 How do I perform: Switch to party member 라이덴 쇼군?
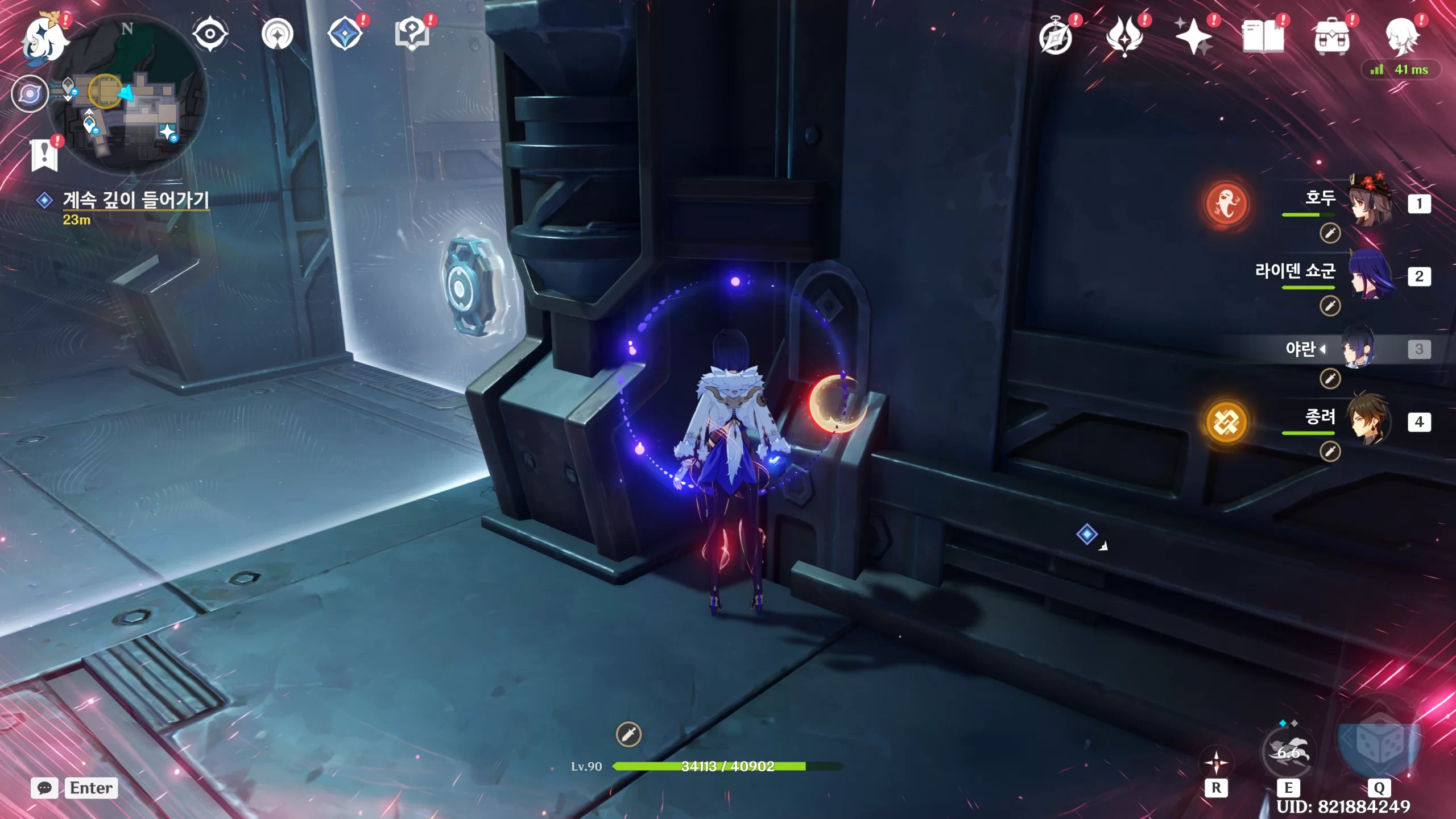coord(1370,276)
